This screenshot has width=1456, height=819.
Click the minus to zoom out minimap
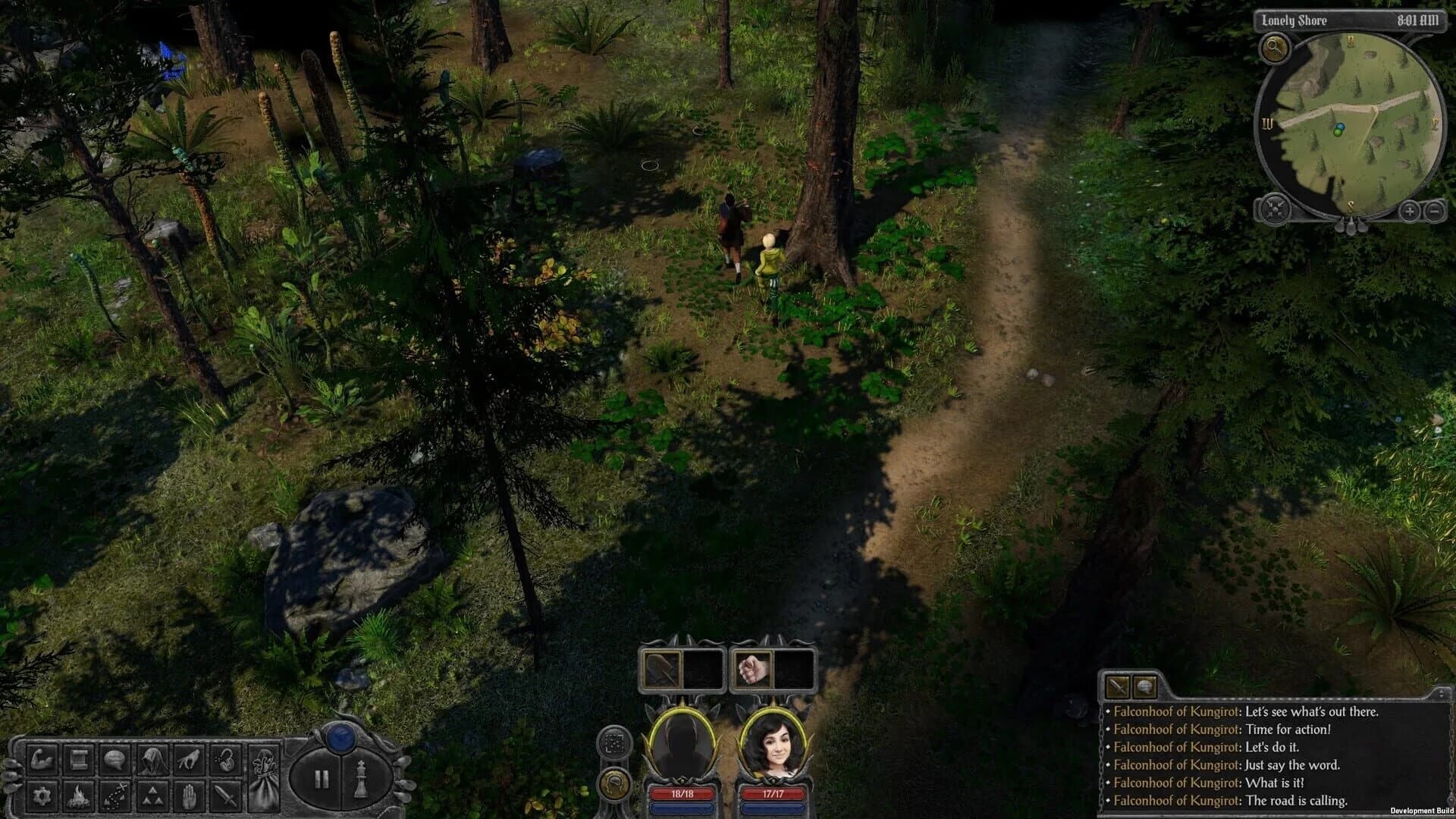coord(1435,211)
